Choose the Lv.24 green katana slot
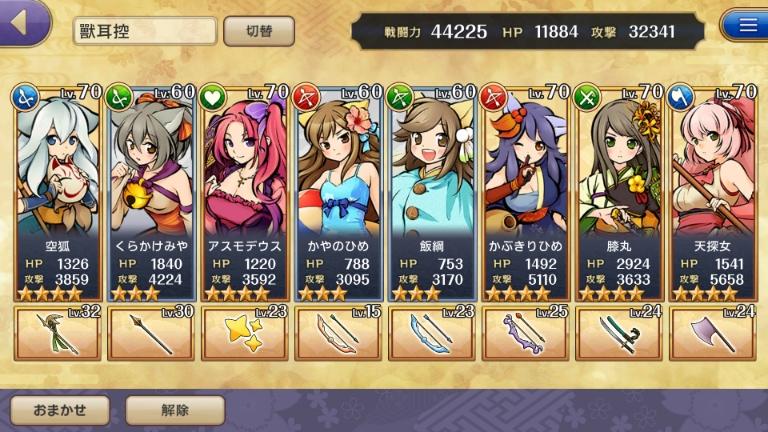 (x=619, y=333)
